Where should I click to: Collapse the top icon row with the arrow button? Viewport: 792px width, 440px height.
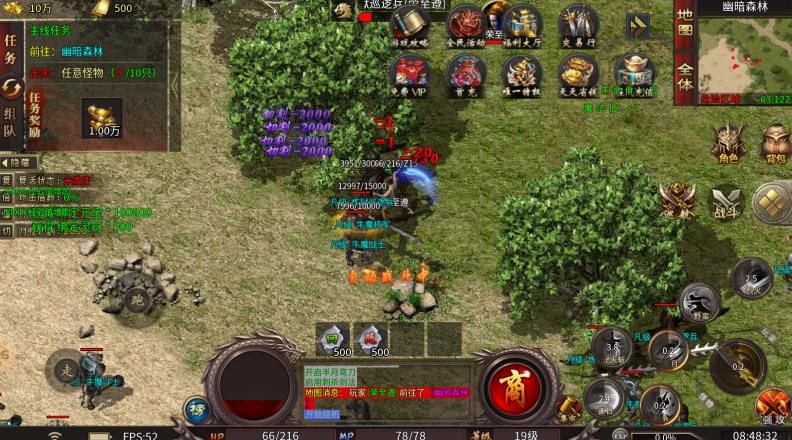click(x=638, y=26)
